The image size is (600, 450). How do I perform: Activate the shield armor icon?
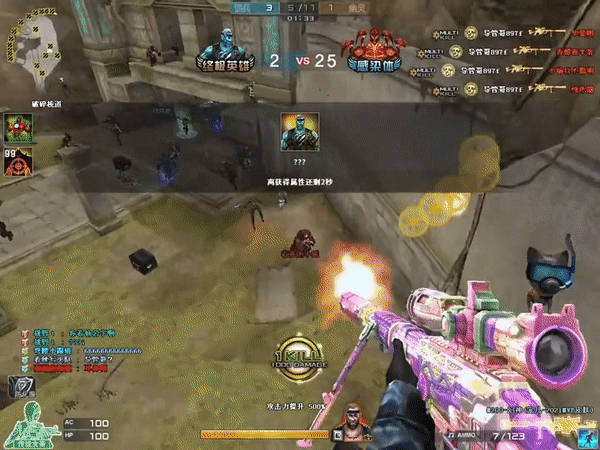(x=19, y=386)
